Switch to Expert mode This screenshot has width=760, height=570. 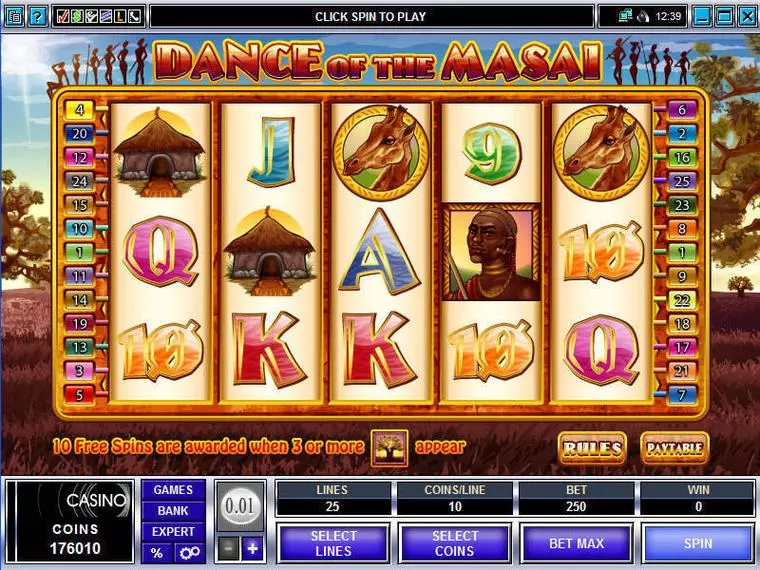[x=173, y=532]
